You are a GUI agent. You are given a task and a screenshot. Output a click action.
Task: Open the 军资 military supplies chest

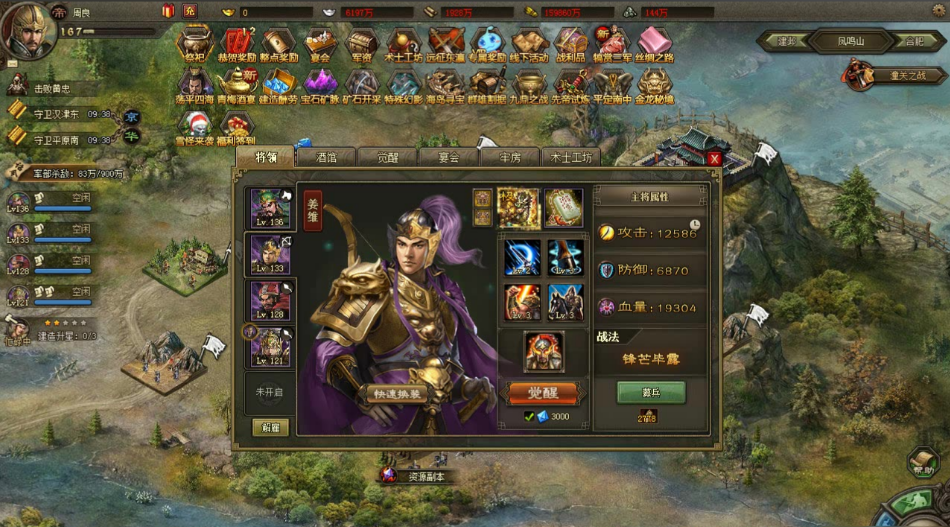coord(361,42)
